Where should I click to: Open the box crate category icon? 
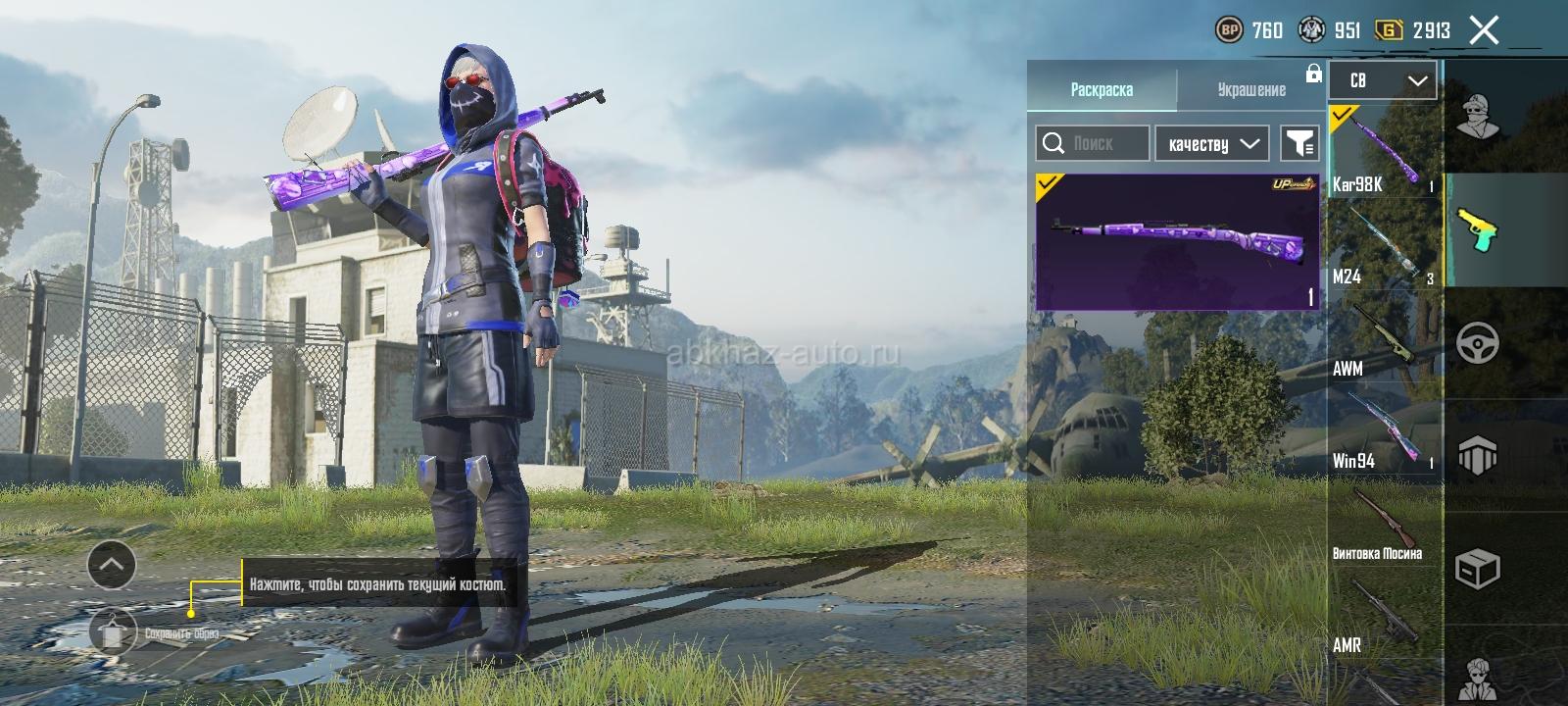tap(1478, 568)
